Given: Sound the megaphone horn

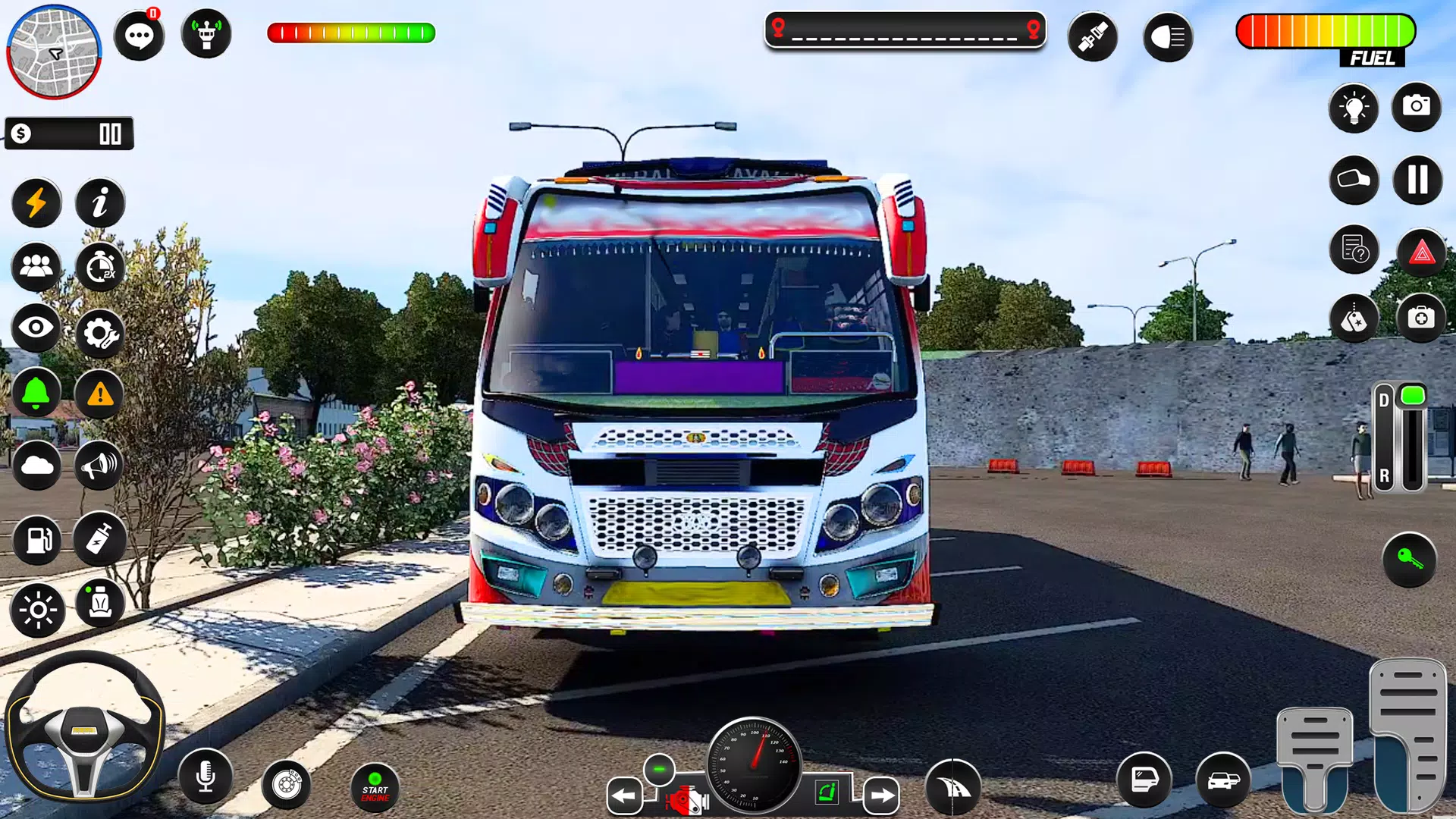Looking at the screenshot, I should (x=99, y=465).
